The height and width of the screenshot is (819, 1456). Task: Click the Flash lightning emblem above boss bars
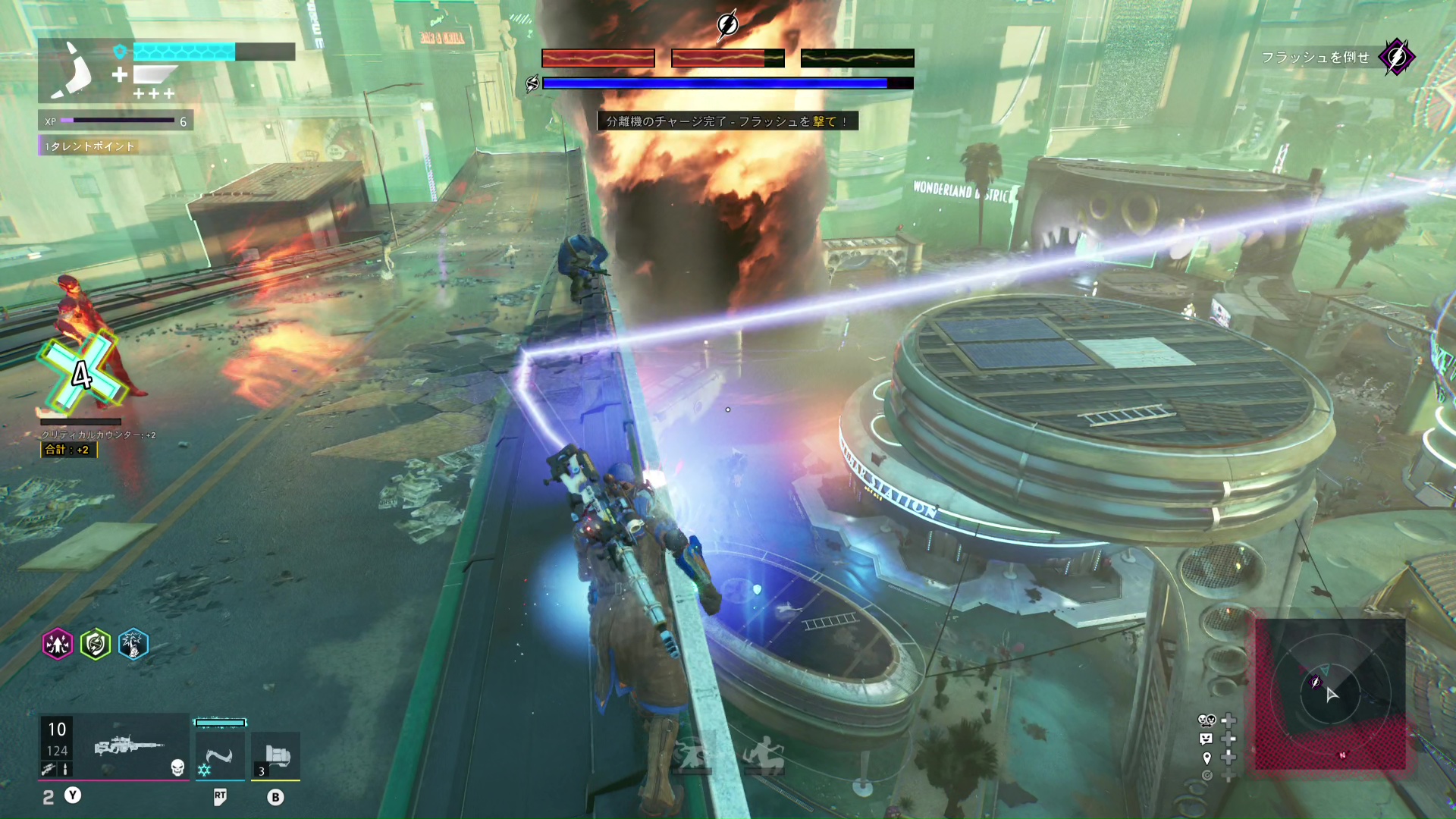[x=727, y=25]
